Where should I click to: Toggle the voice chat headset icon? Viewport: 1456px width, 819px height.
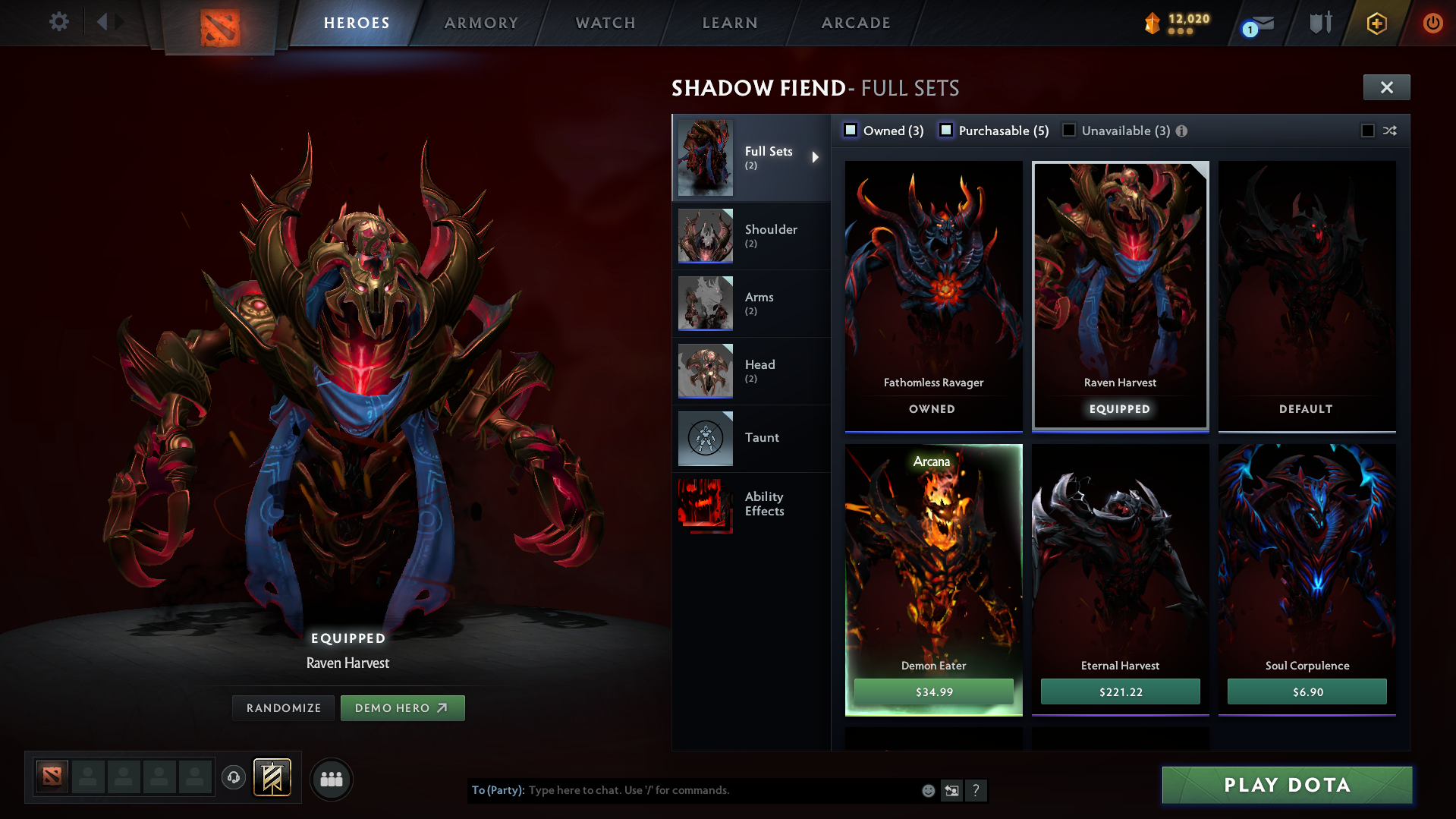pos(233,779)
